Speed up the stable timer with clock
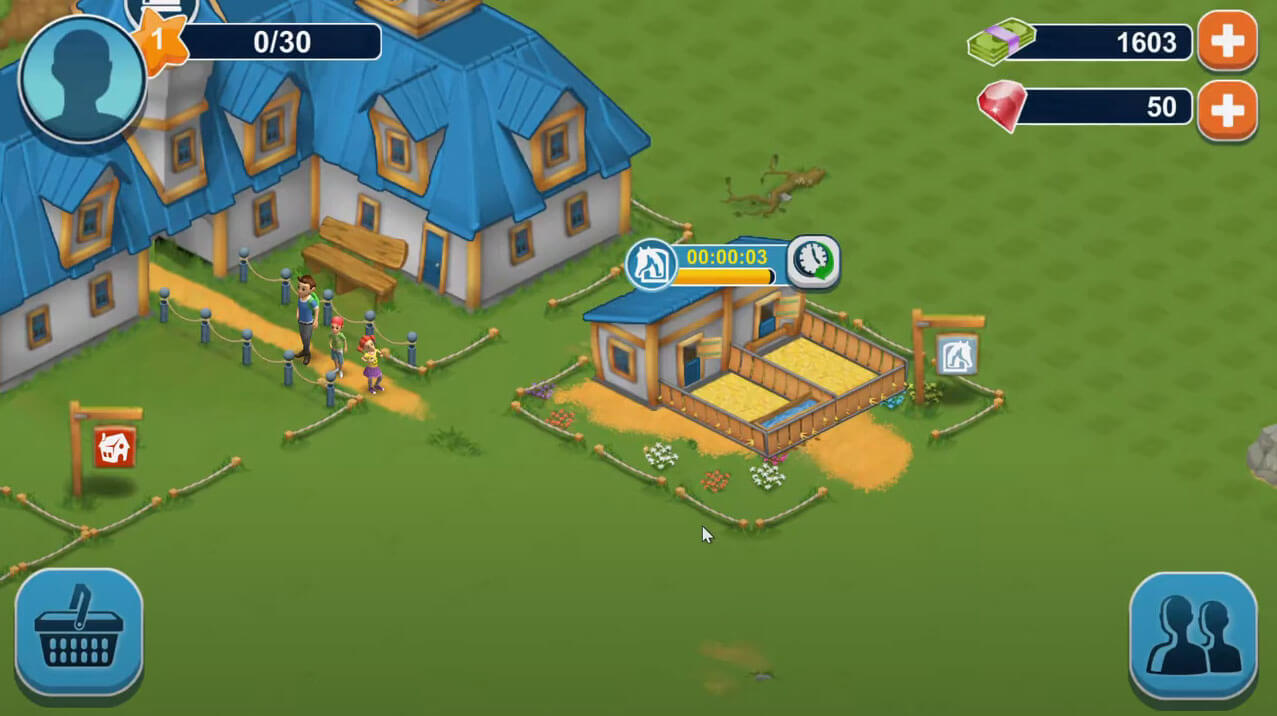 click(x=812, y=262)
